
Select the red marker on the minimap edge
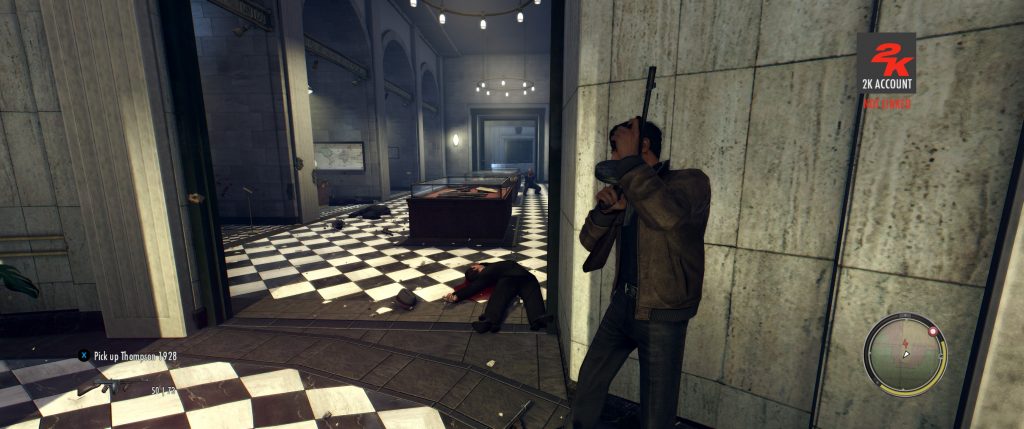pyautogui.click(x=933, y=330)
